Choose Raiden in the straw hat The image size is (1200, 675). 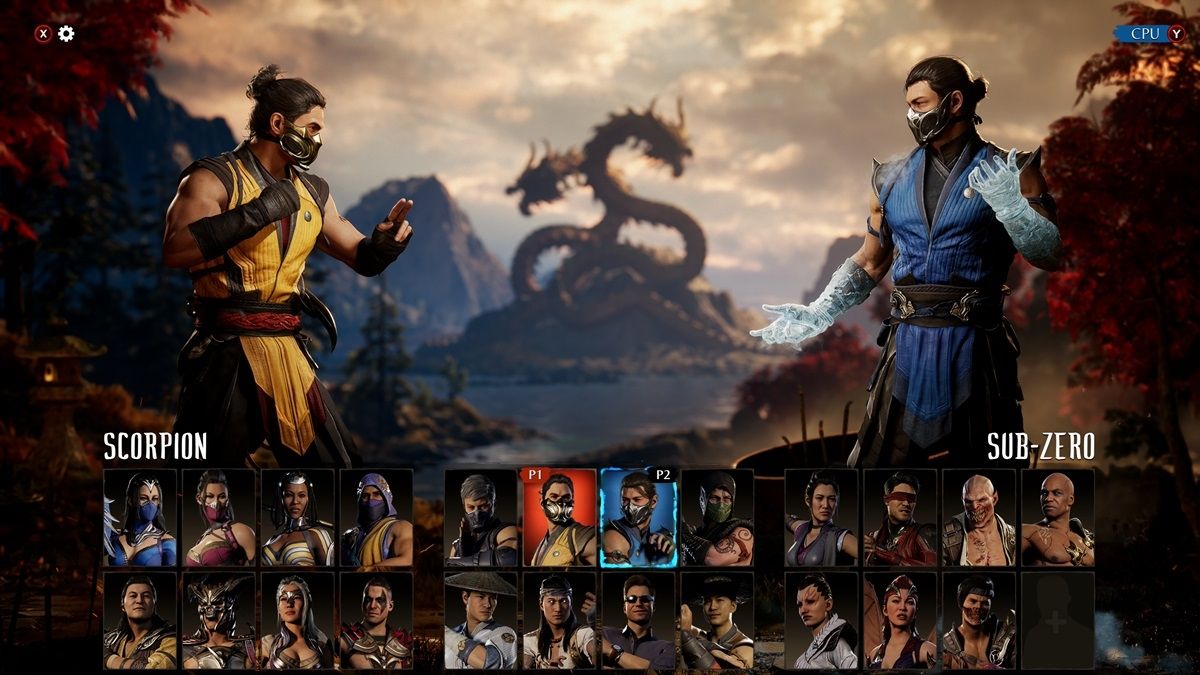point(481,620)
